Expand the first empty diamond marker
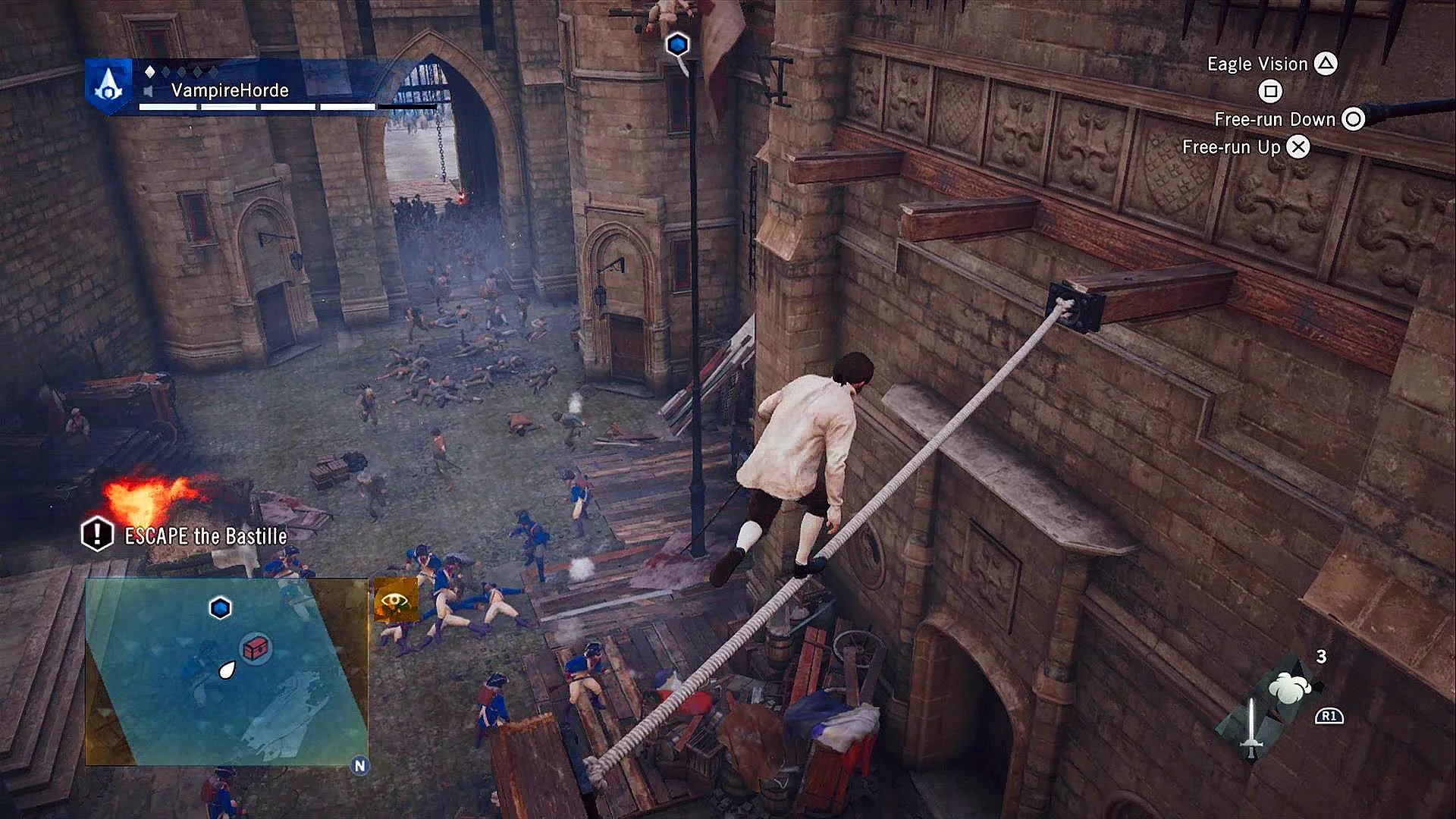Screen dimensions: 1456x819 (166, 73)
